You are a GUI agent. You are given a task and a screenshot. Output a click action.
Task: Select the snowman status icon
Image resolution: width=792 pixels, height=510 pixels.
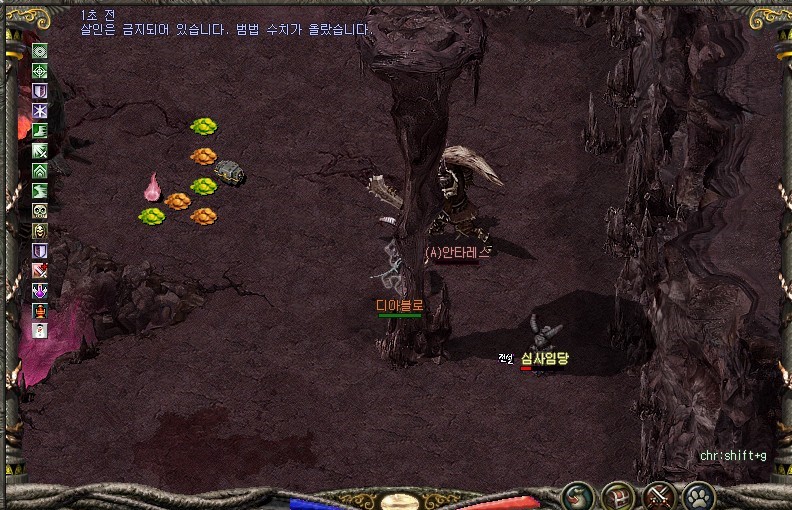pyautogui.click(x=40, y=331)
